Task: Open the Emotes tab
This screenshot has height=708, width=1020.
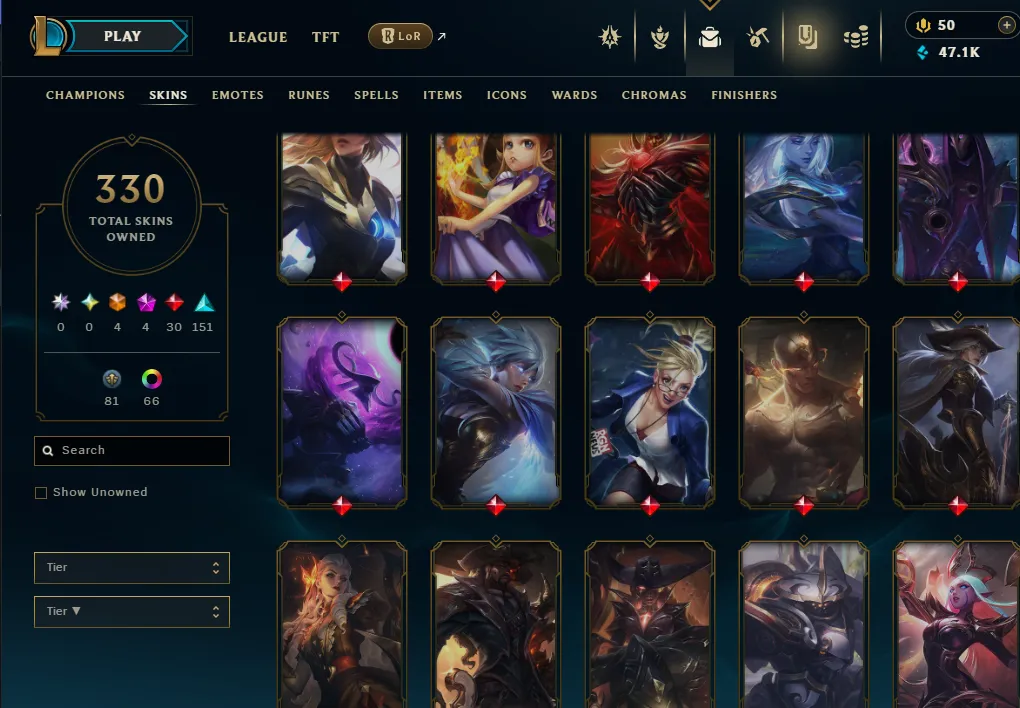Action: click(238, 95)
